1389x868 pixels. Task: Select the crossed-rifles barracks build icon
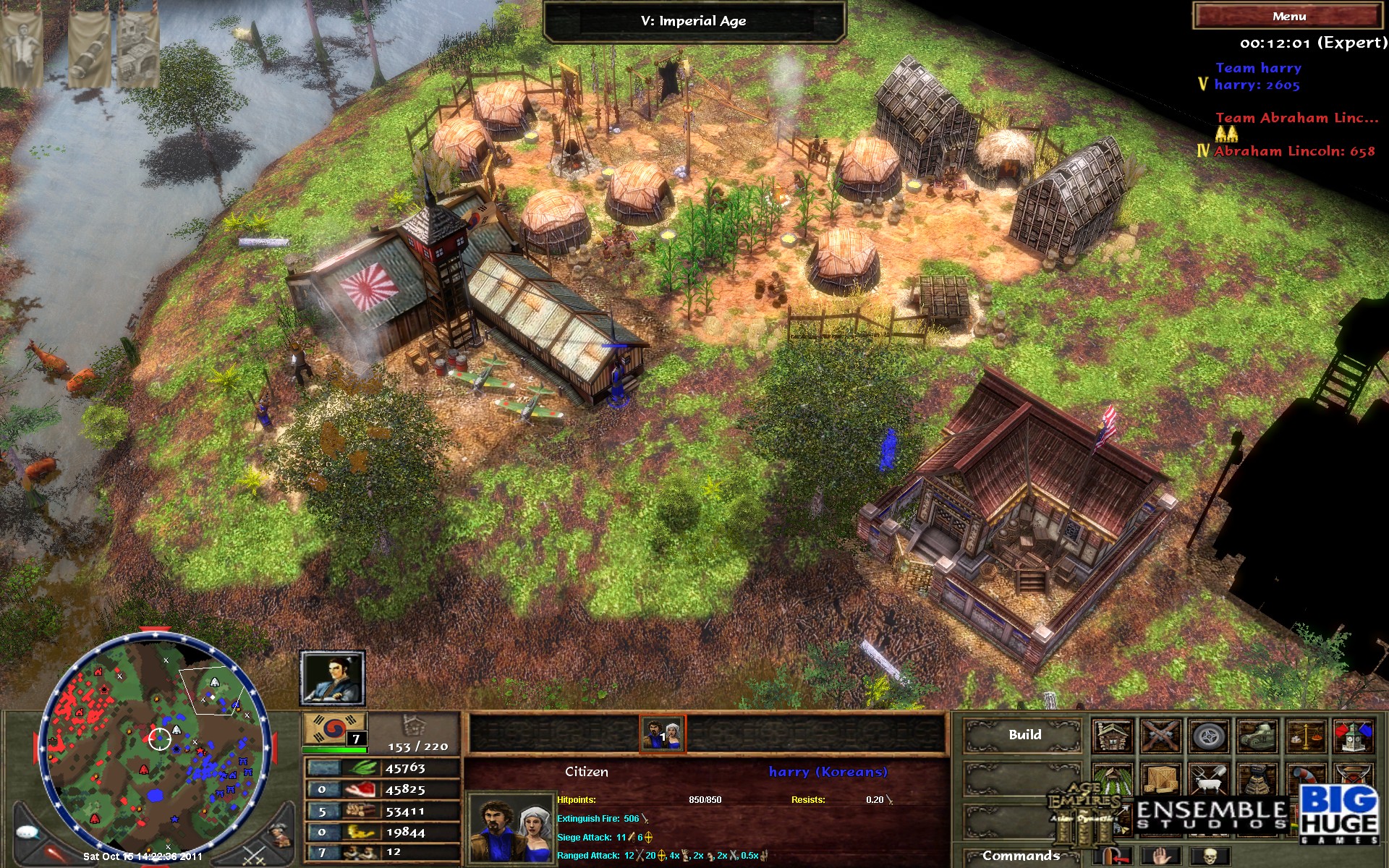[1160, 736]
